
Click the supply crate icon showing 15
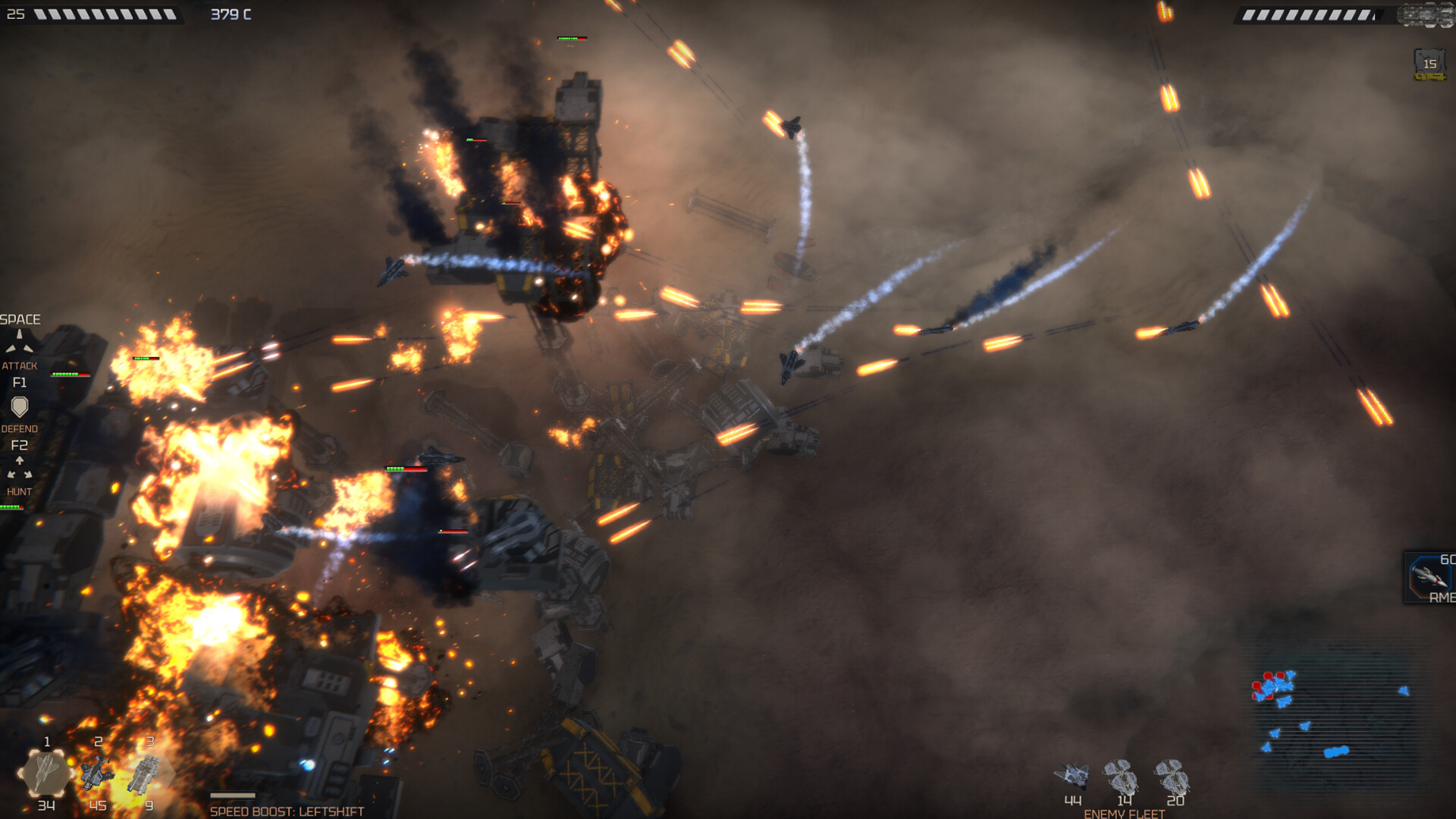[1429, 64]
